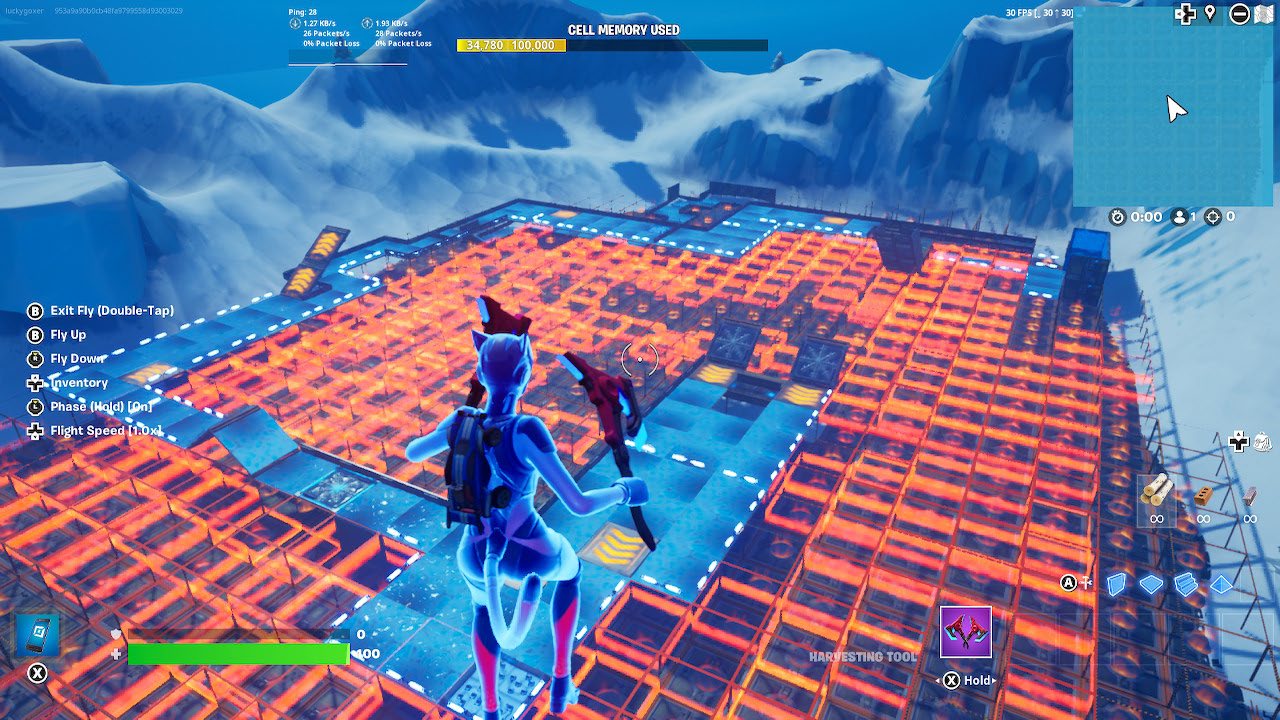Expand the full island map icon
Image resolution: width=1280 pixels, height=720 pixels.
(1263, 14)
